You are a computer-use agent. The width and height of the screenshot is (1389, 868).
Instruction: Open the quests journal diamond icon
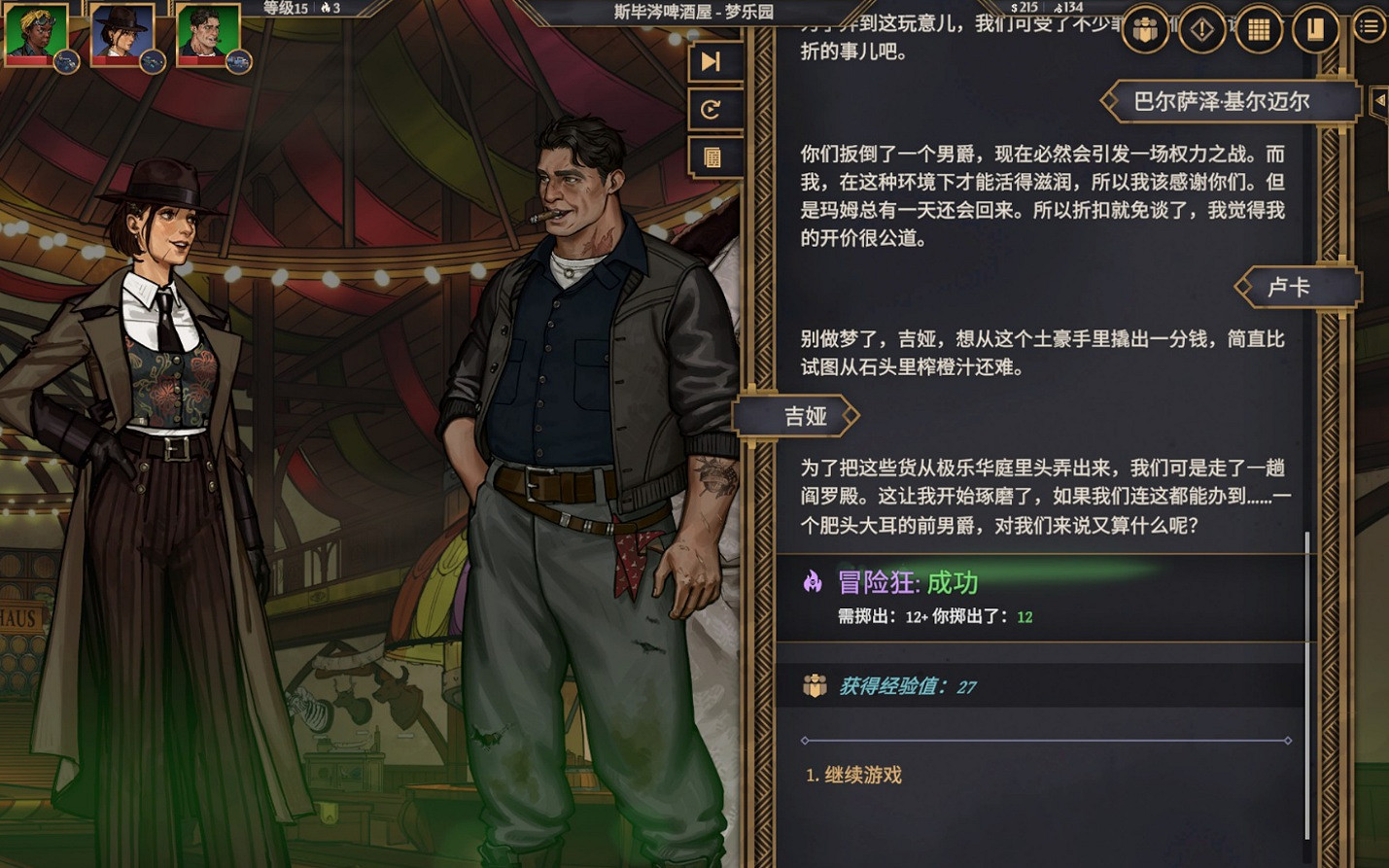(1200, 29)
